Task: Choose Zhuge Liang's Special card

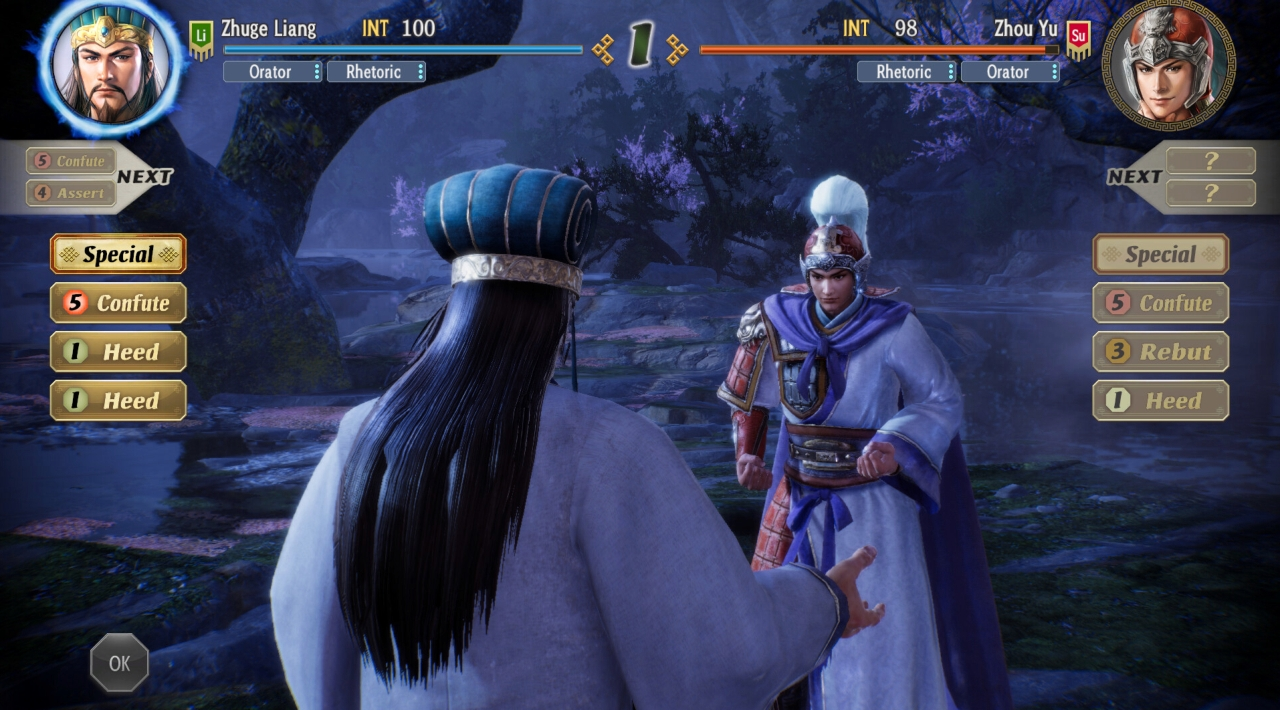Action: (x=118, y=254)
